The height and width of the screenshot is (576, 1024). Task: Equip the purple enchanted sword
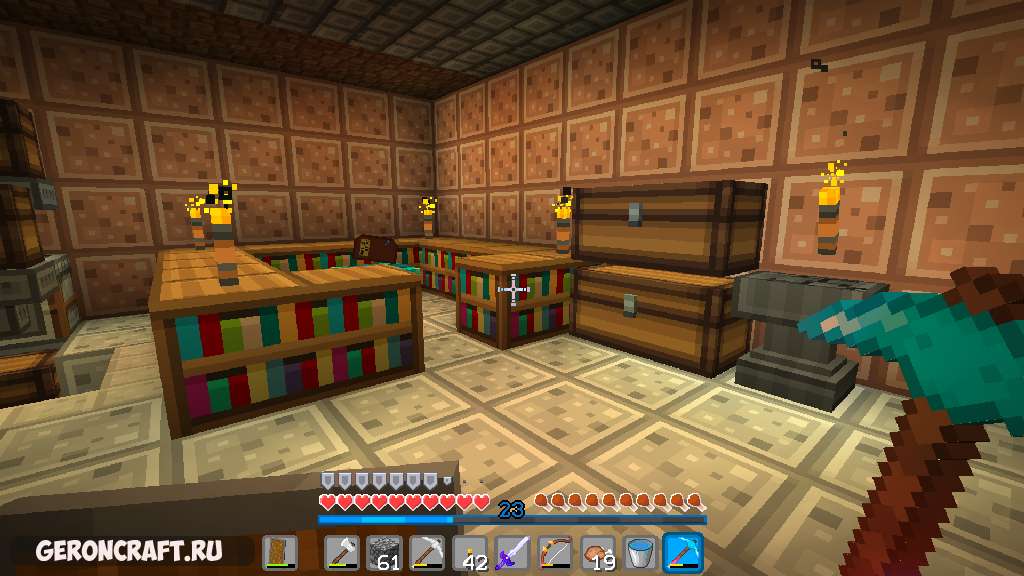click(512, 553)
